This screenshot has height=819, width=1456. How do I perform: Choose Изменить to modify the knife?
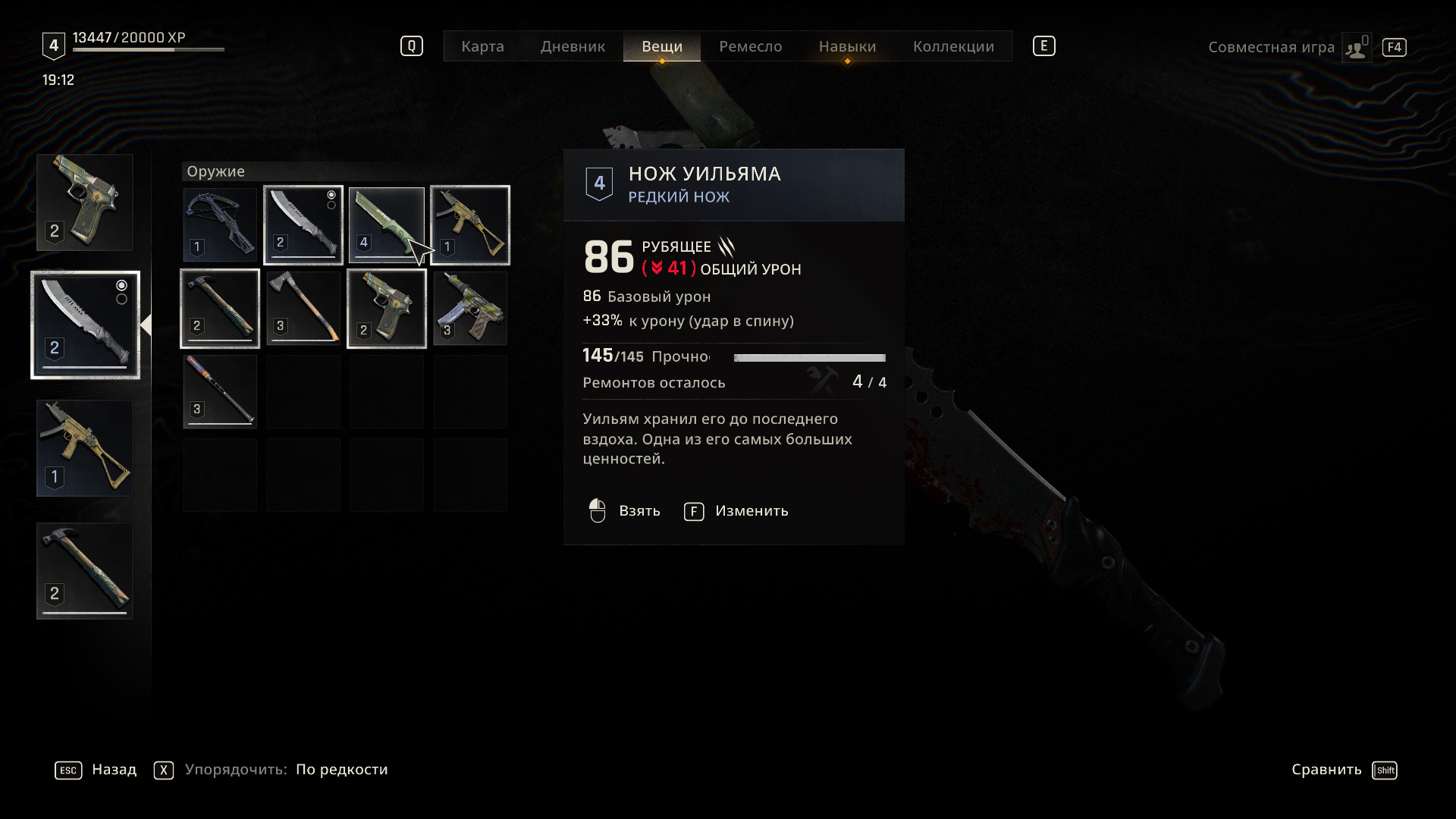[x=736, y=511]
